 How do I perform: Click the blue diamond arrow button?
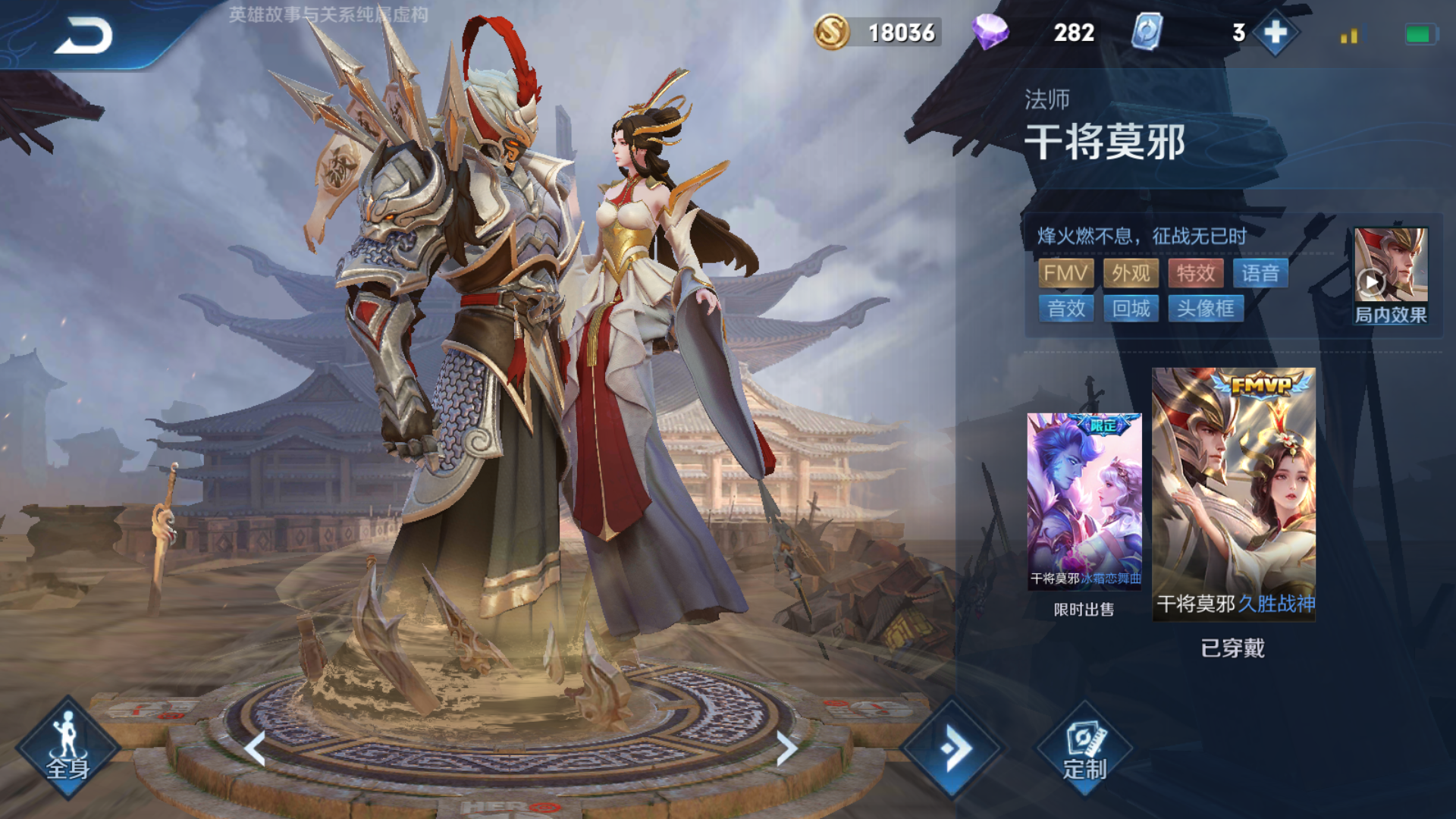click(x=952, y=748)
